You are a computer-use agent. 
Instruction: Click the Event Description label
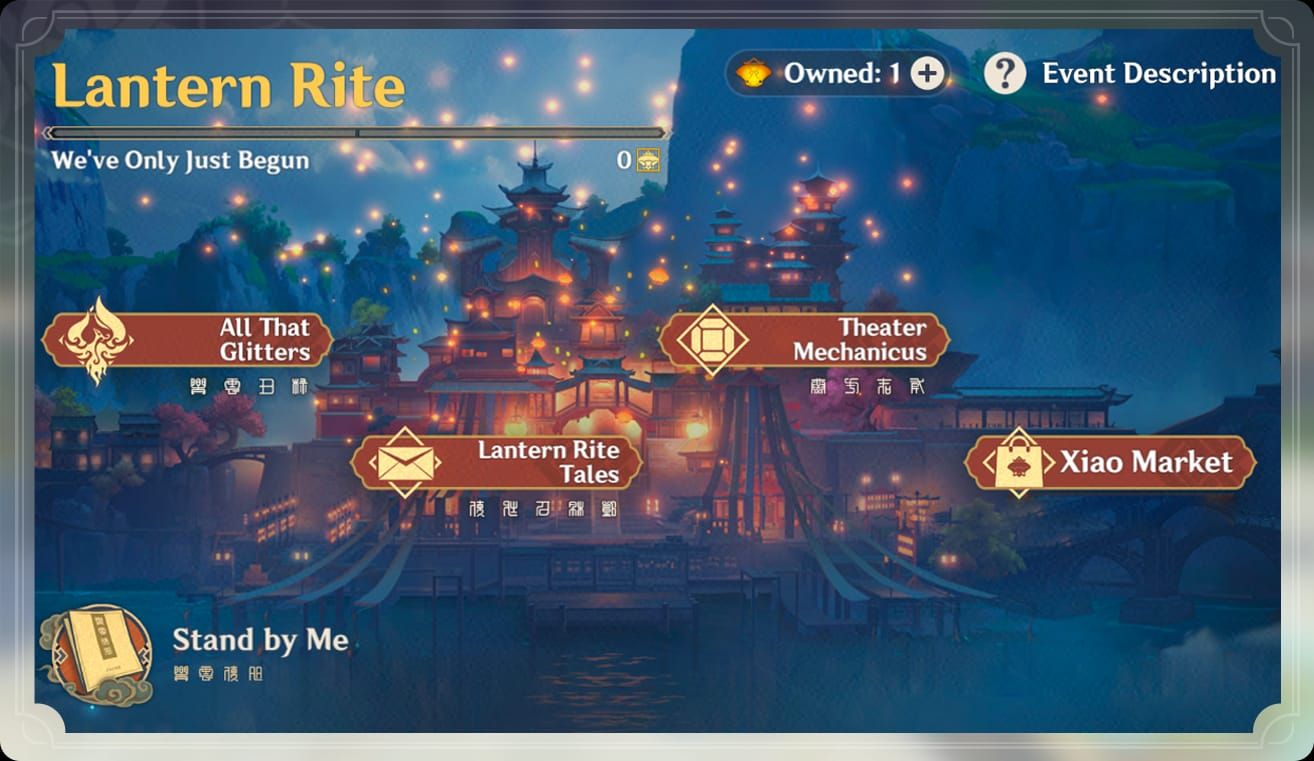(1160, 73)
